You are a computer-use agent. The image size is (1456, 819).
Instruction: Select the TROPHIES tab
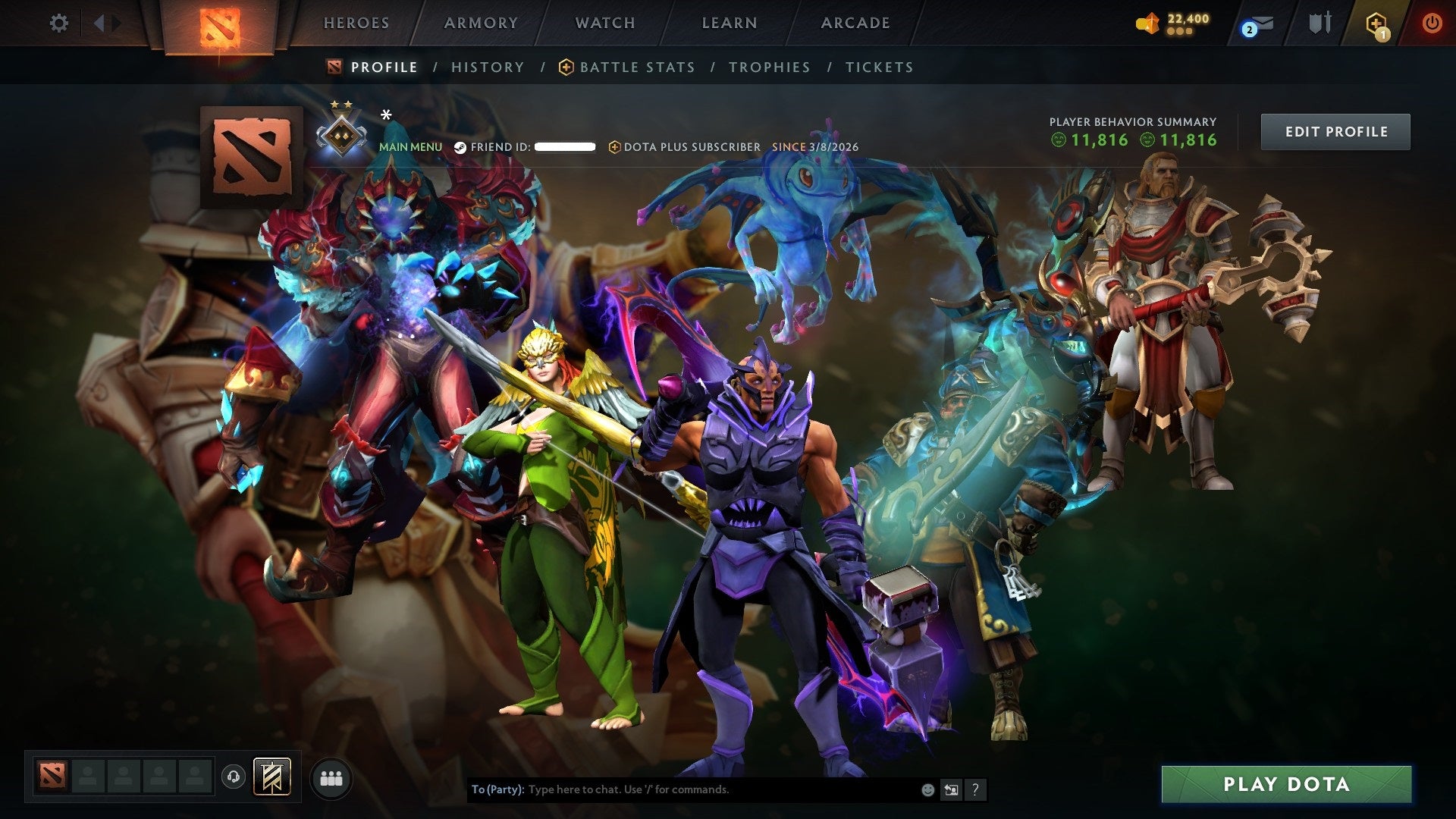(770, 67)
